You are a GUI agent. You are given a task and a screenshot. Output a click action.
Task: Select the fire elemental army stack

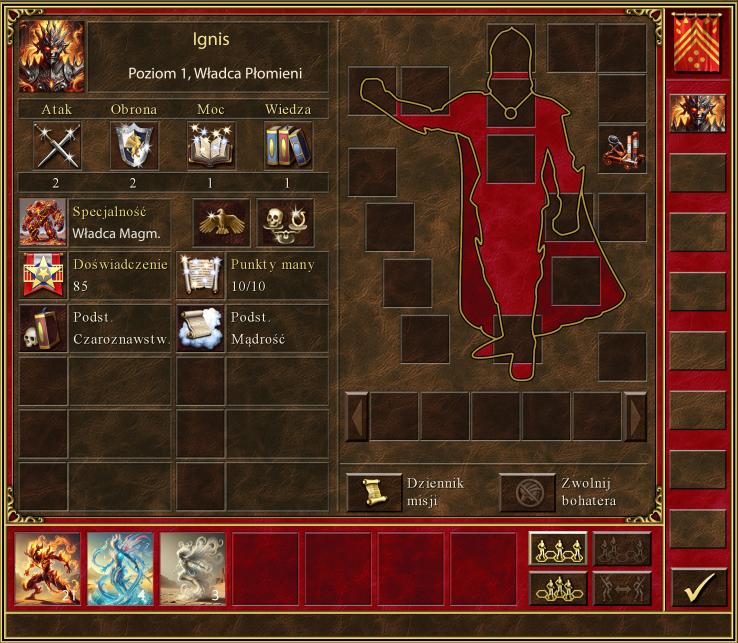(48, 569)
